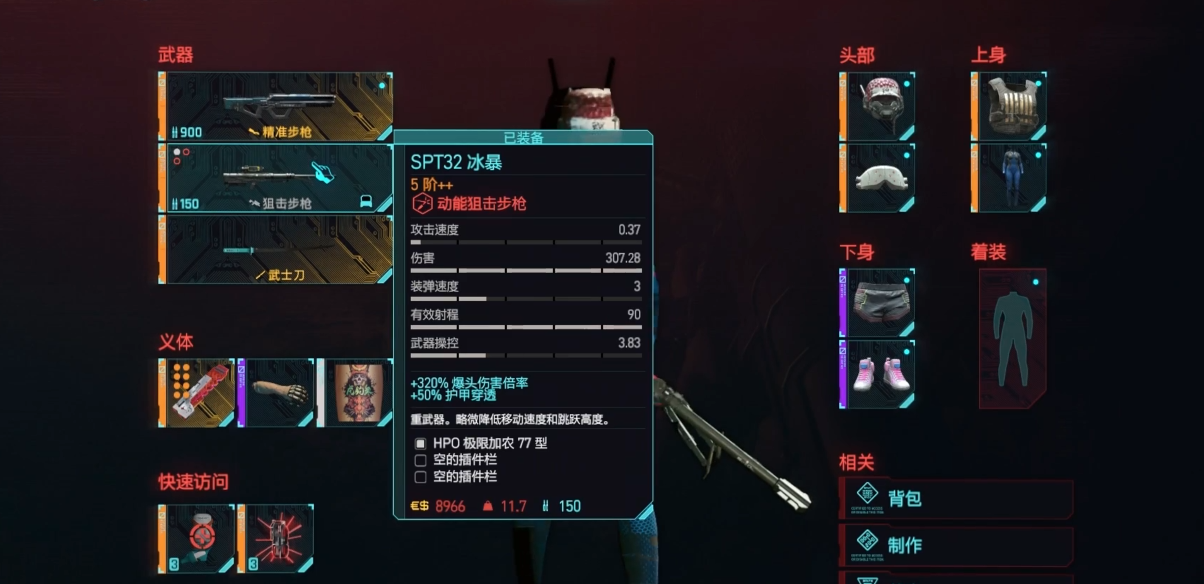The image size is (1204, 584).
Task: Choose the blue jumpsuit upper body slot
Action: tap(1009, 177)
